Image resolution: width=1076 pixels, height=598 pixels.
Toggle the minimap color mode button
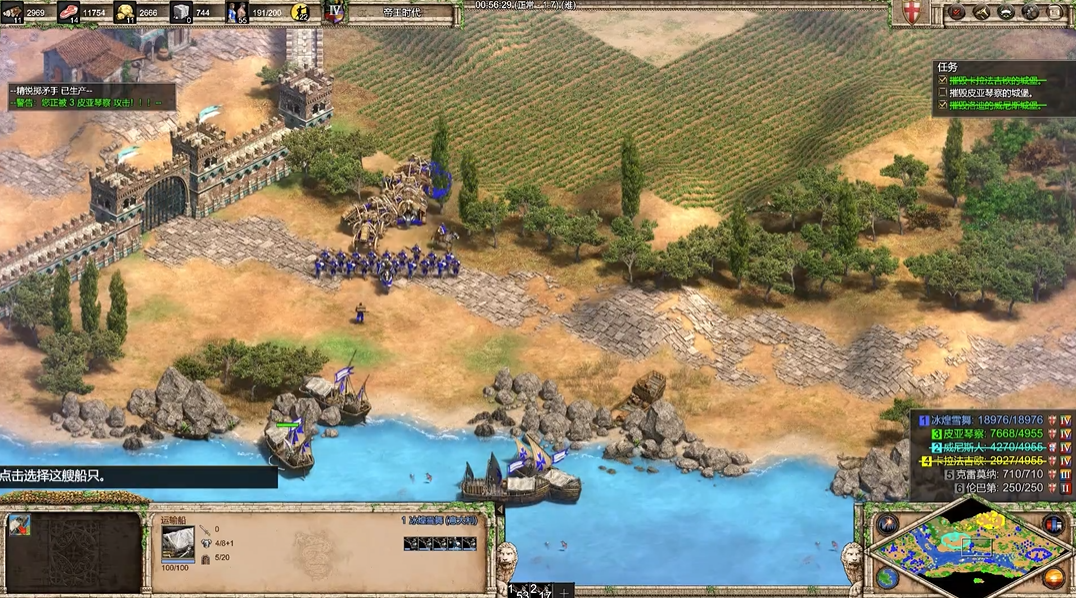(x=1052, y=524)
